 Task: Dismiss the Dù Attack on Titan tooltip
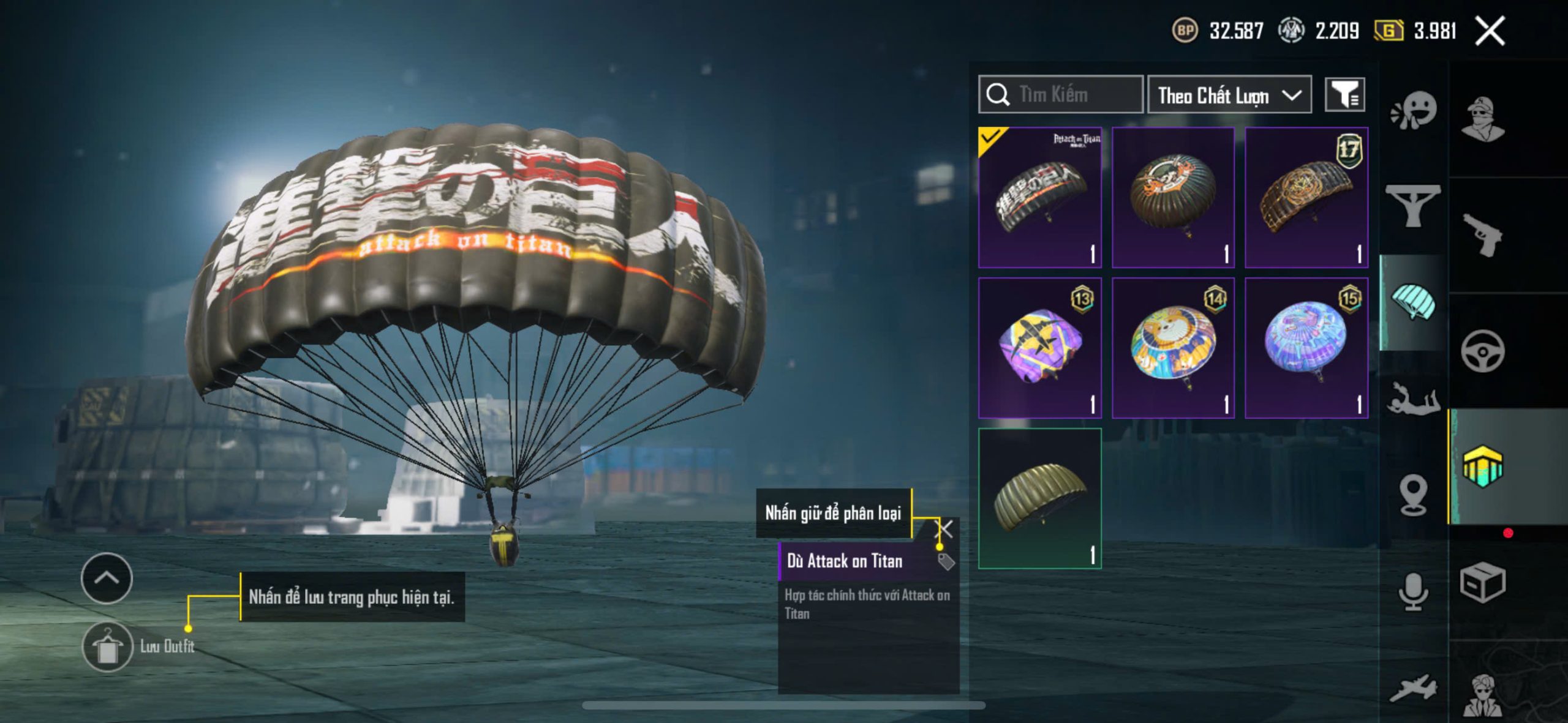[946, 529]
